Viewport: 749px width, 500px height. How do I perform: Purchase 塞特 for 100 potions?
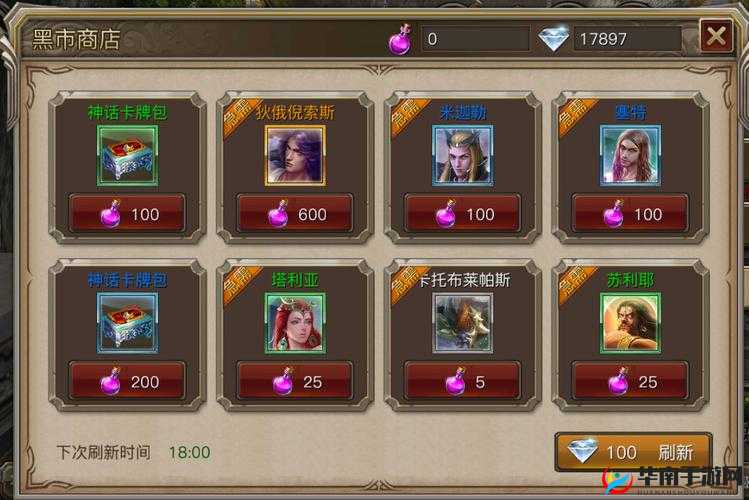click(x=631, y=213)
